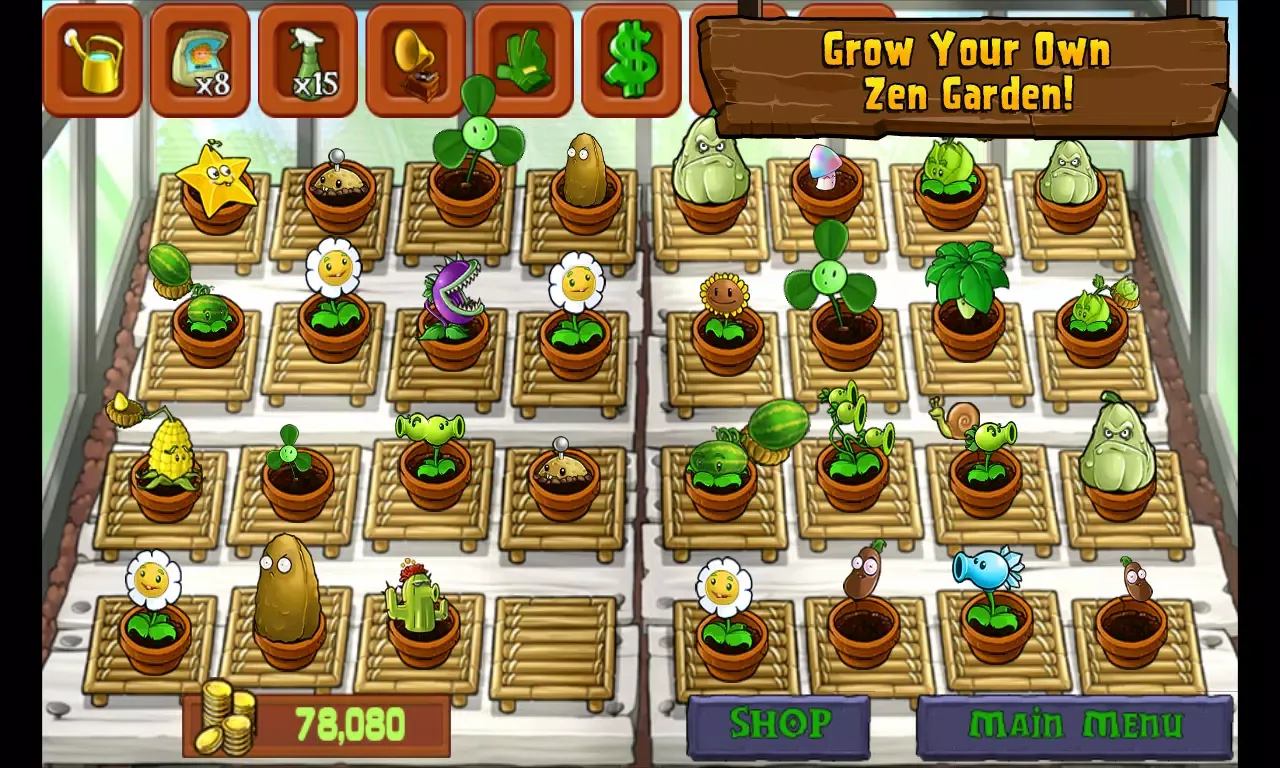Select the golden watering can tool
The width and height of the screenshot is (1280, 768).
(91, 57)
